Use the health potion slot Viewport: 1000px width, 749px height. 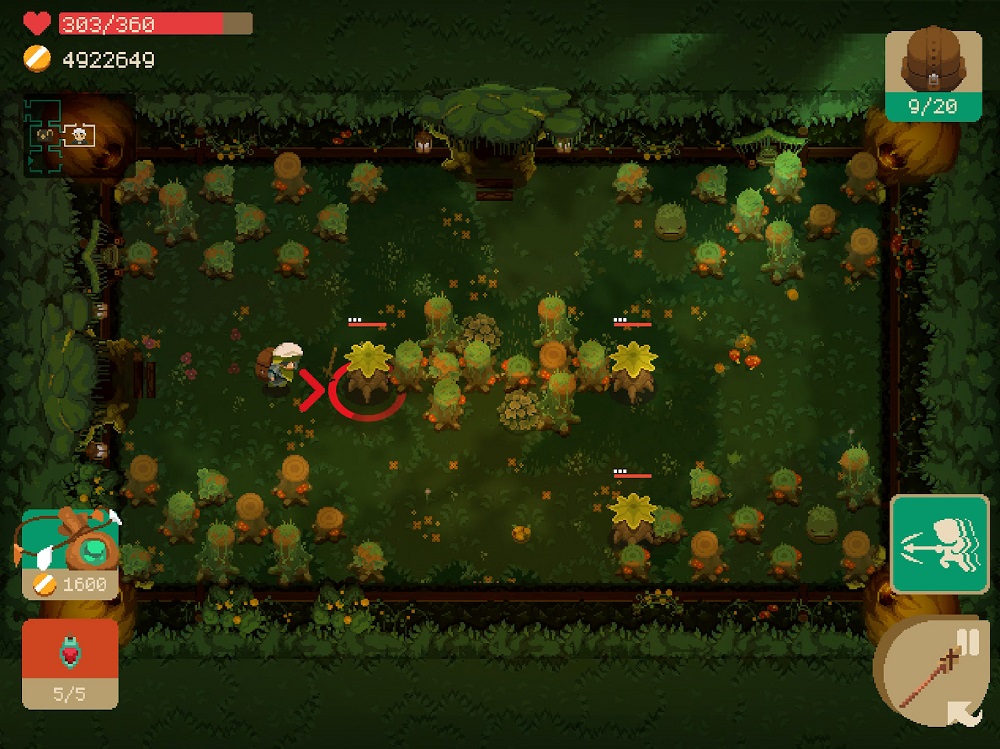(70, 662)
